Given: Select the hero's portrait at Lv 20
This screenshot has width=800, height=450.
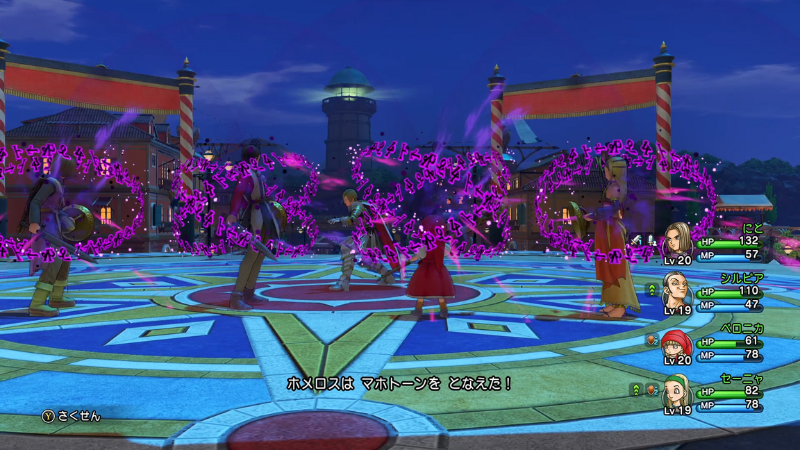Looking at the screenshot, I should [x=677, y=243].
